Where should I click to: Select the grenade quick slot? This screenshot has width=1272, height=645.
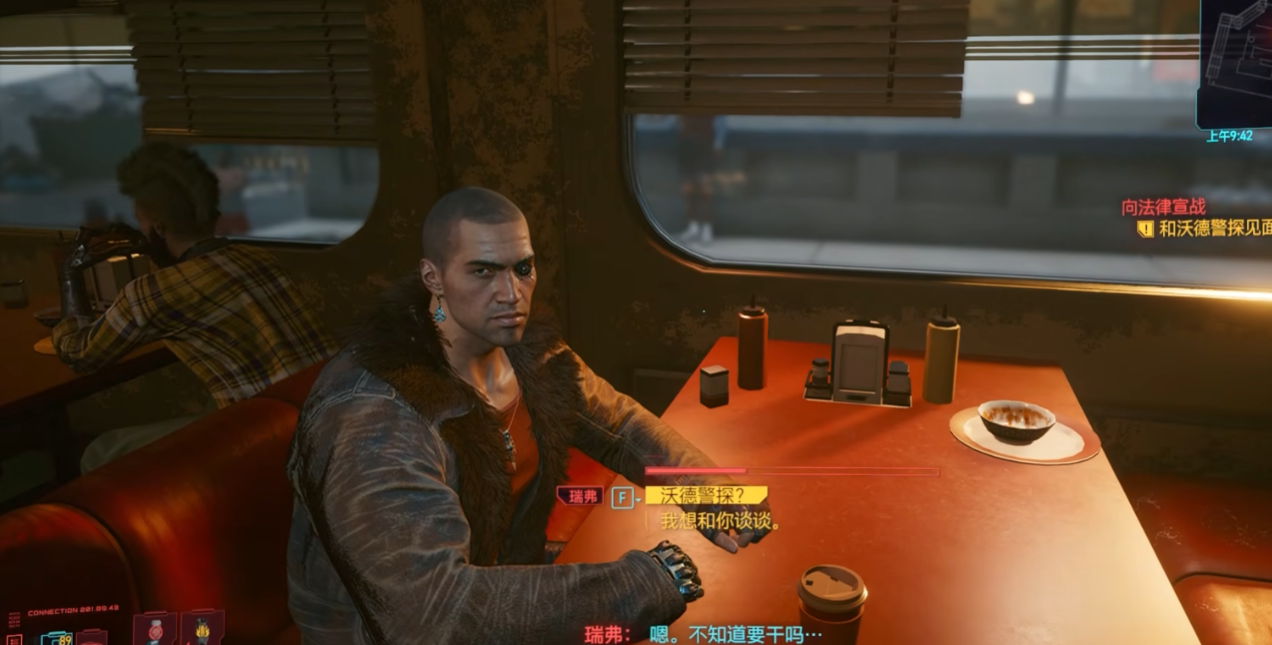202,629
